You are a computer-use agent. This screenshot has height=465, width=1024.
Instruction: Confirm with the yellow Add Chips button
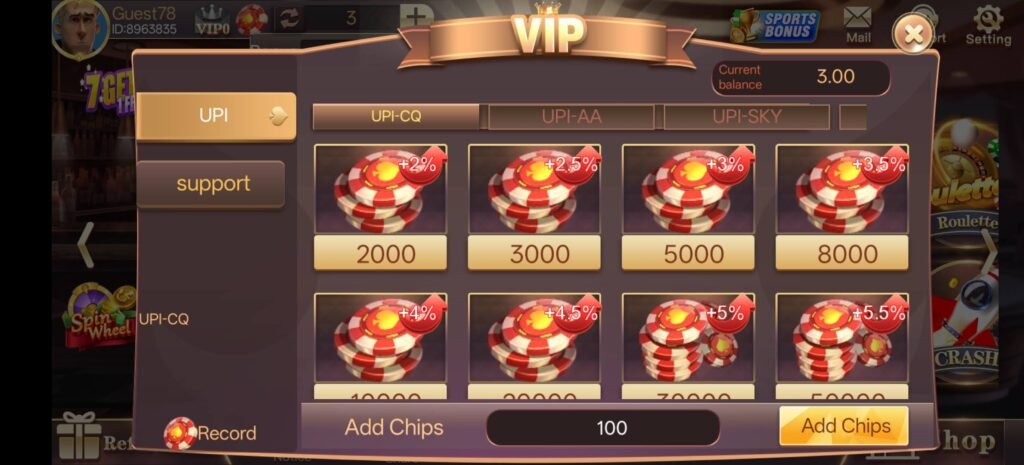click(844, 426)
